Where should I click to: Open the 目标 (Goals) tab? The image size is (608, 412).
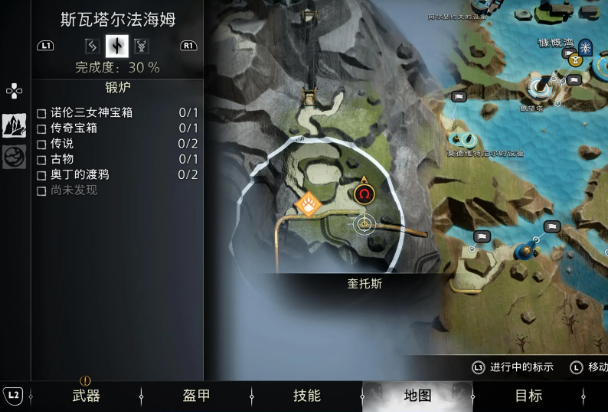click(x=528, y=396)
